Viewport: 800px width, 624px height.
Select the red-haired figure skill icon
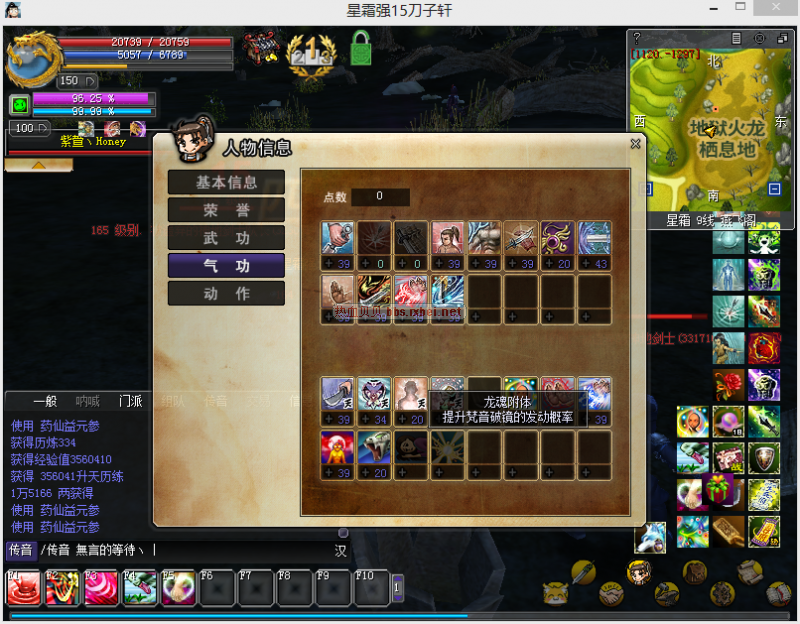click(x=338, y=449)
